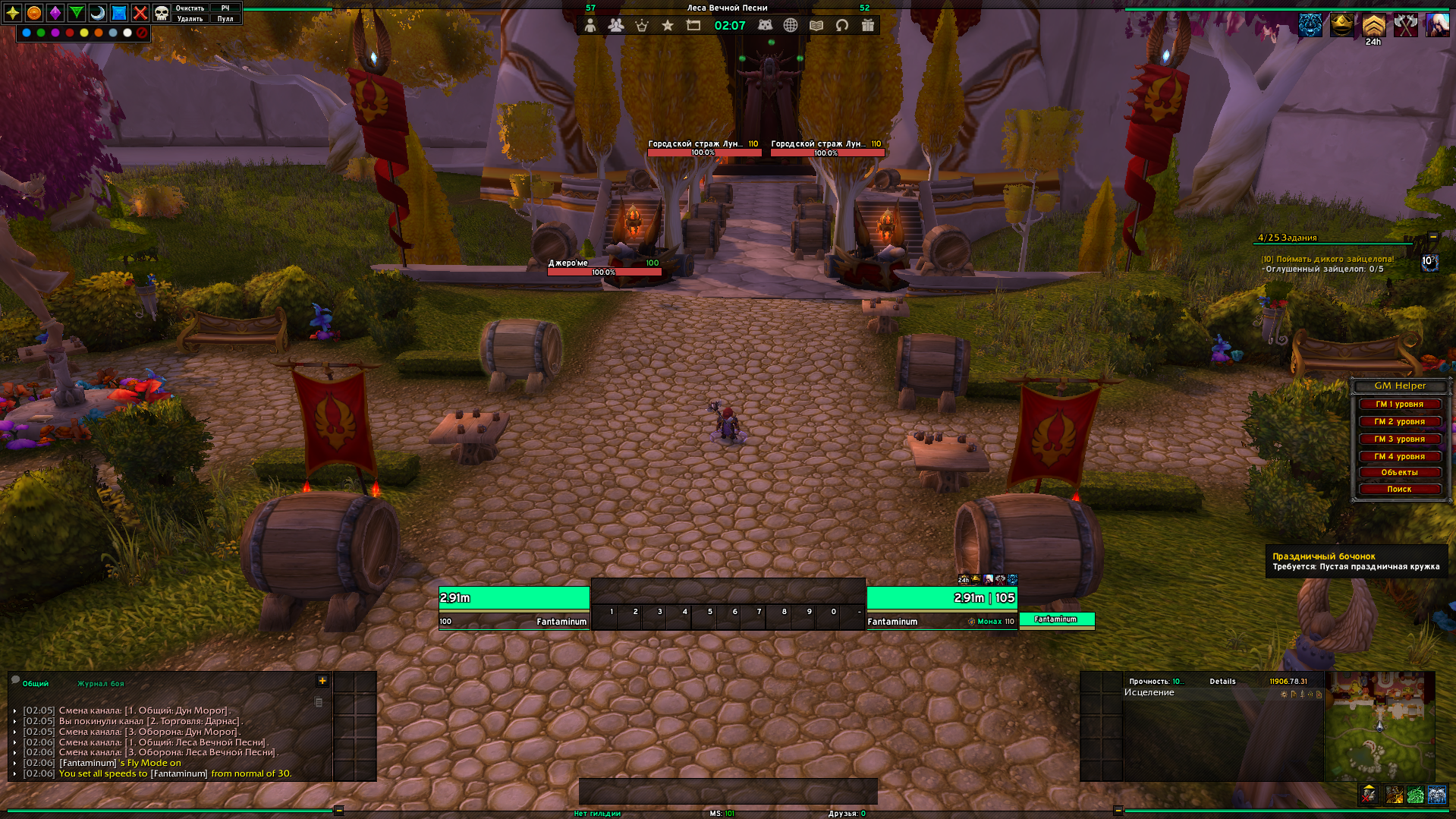
Task: Switch to the Журнал боя chat tab
Action: pos(100,684)
